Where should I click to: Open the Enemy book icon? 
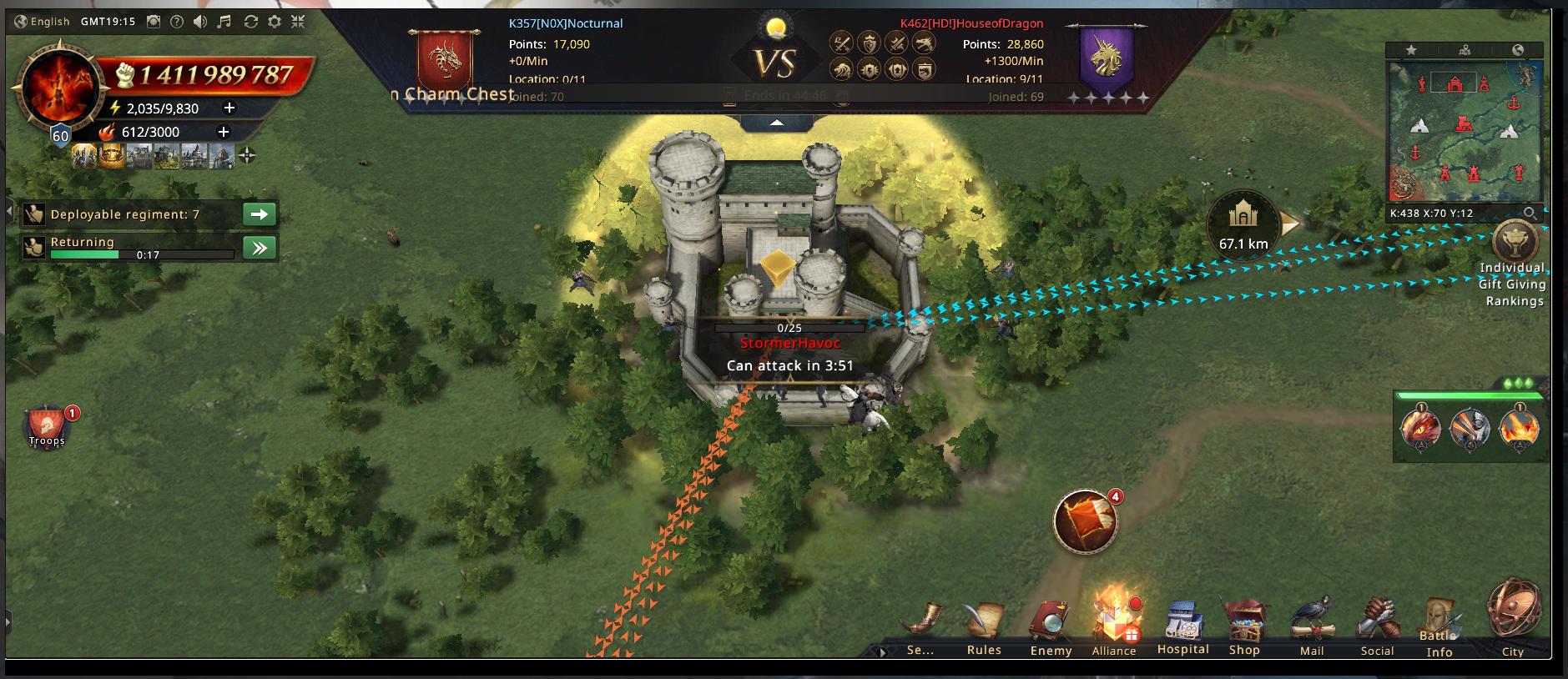[1050, 627]
